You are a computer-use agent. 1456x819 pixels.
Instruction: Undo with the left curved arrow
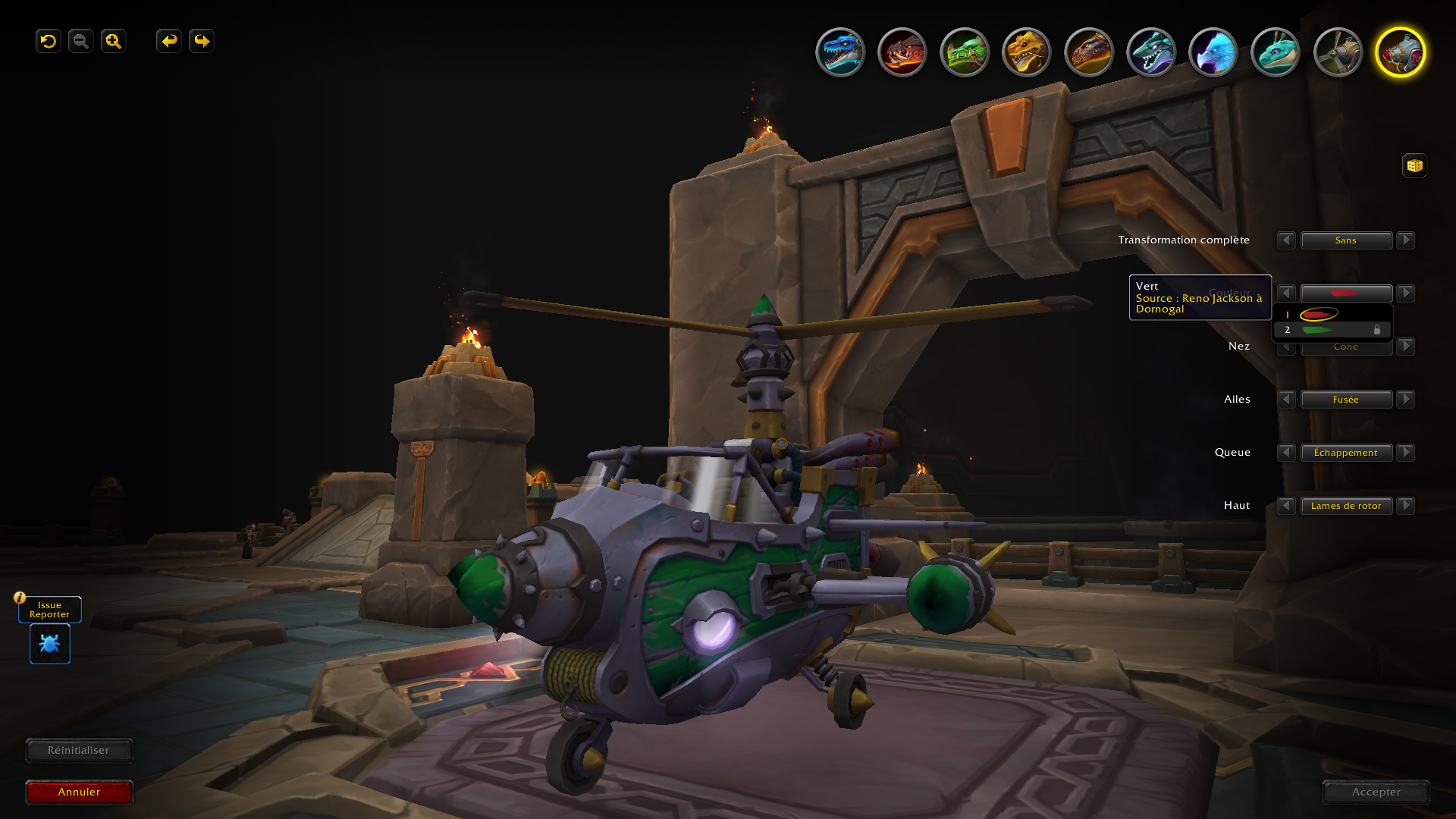[x=169, y=41]
